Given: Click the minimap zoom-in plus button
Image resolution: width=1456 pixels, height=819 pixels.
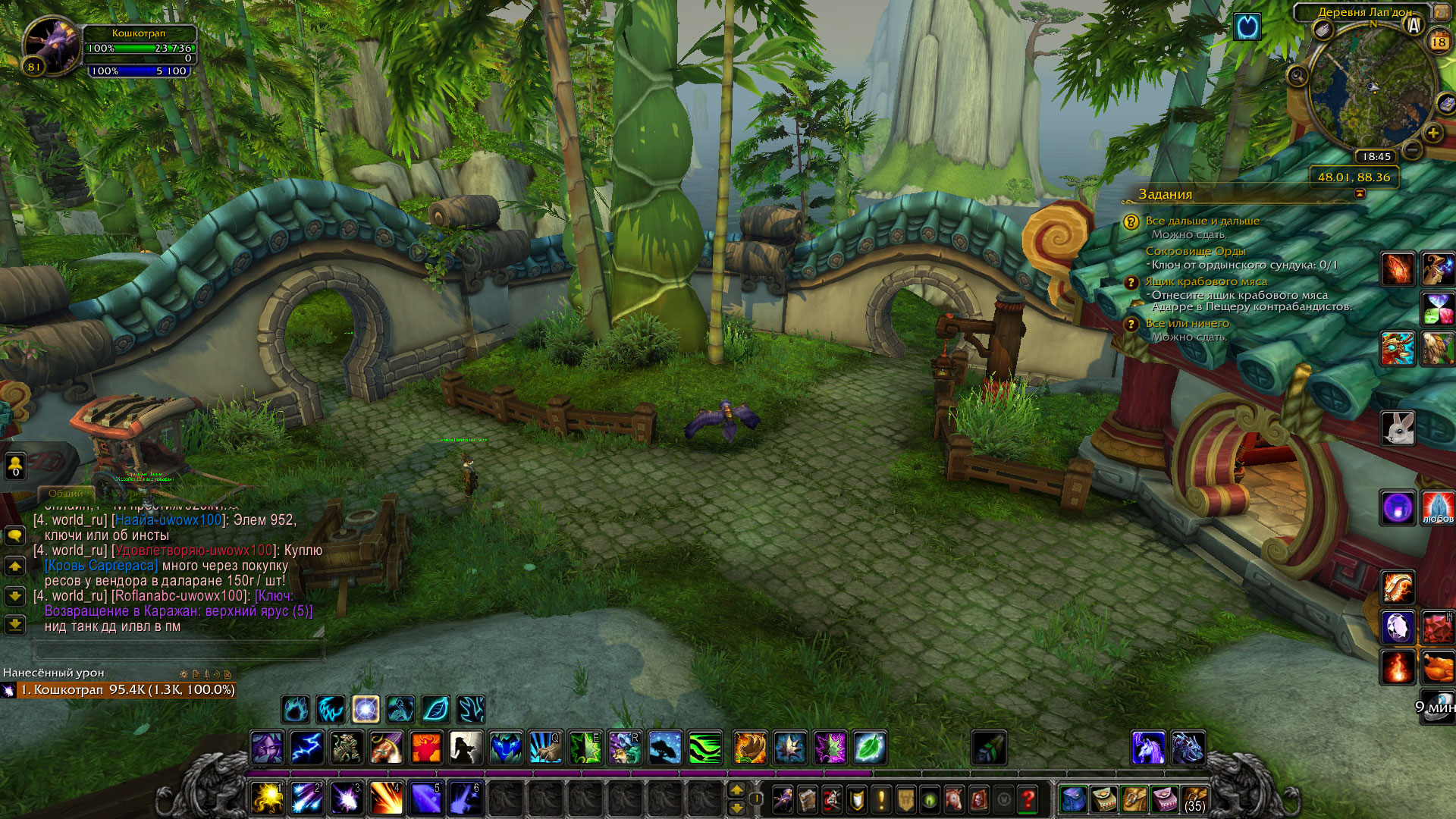Looking at the screenshot, I should [x=1432, y=133].
